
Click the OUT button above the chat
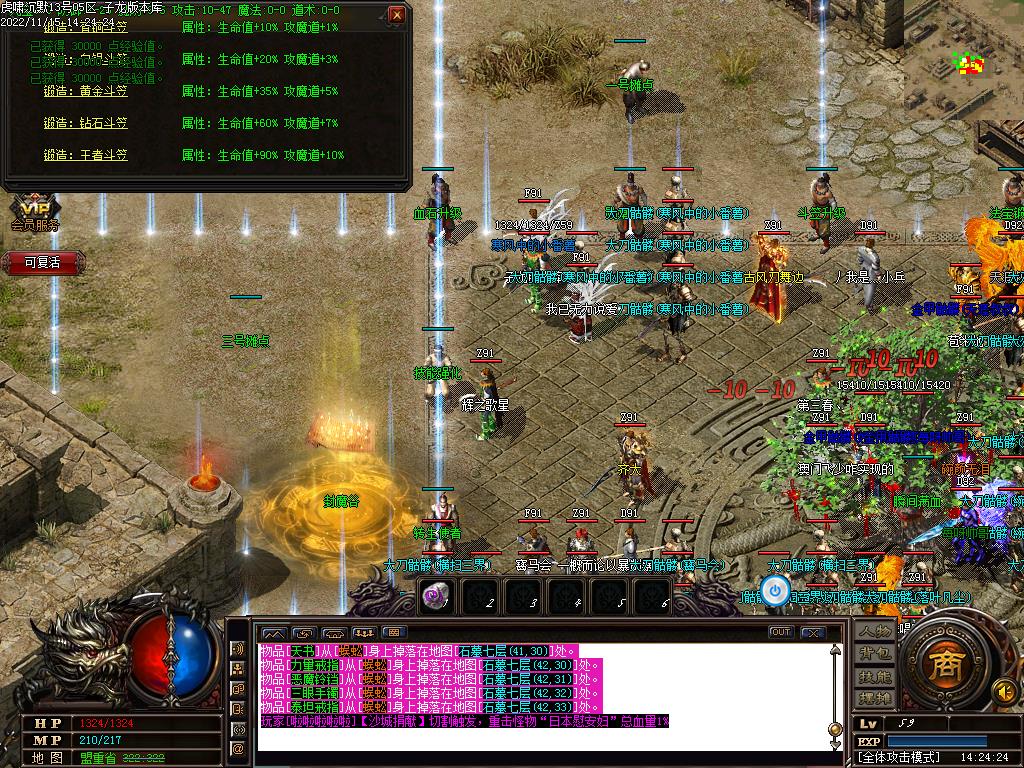point(780,632)
